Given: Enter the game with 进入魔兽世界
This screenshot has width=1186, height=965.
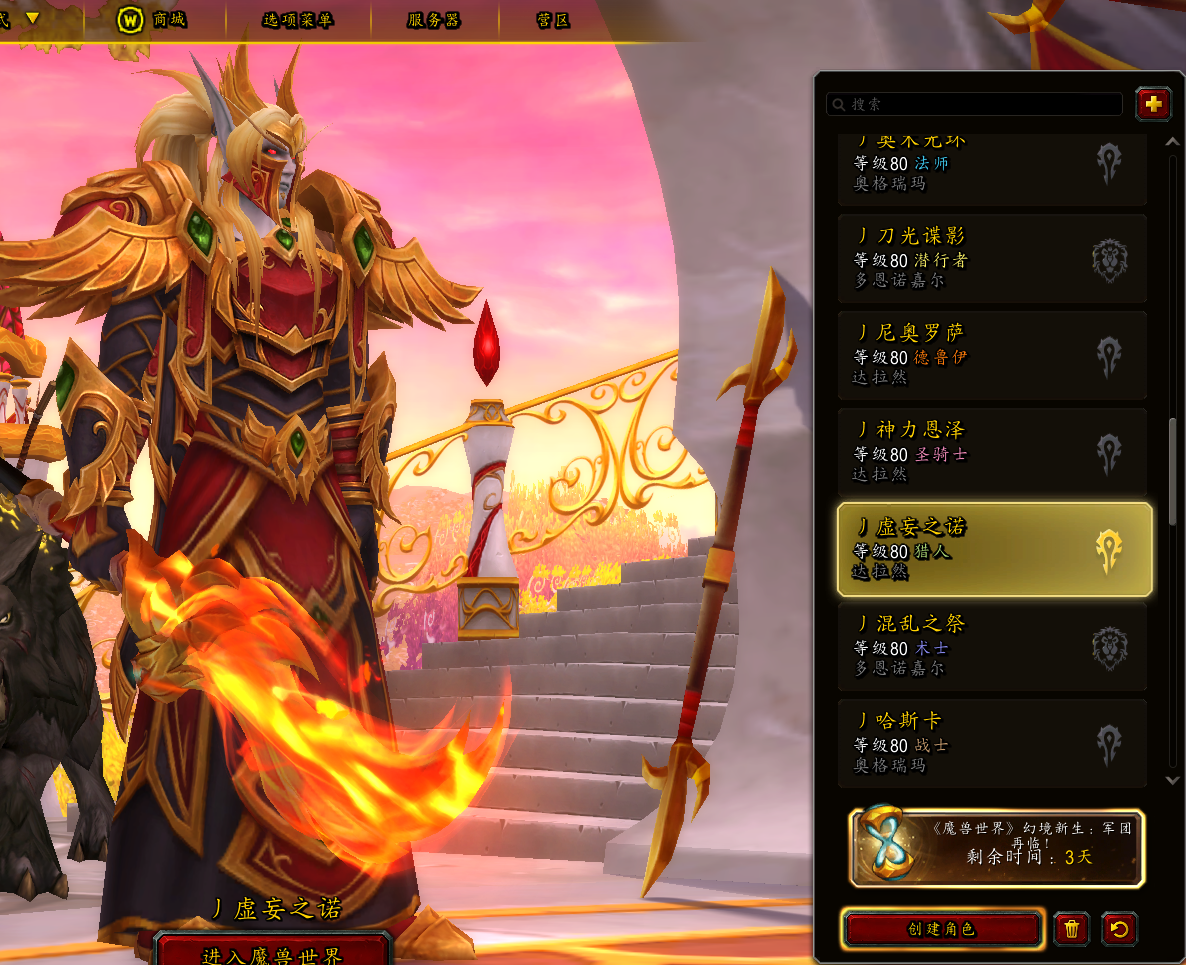Looking at the screenshot, I should tap(273, 953).
